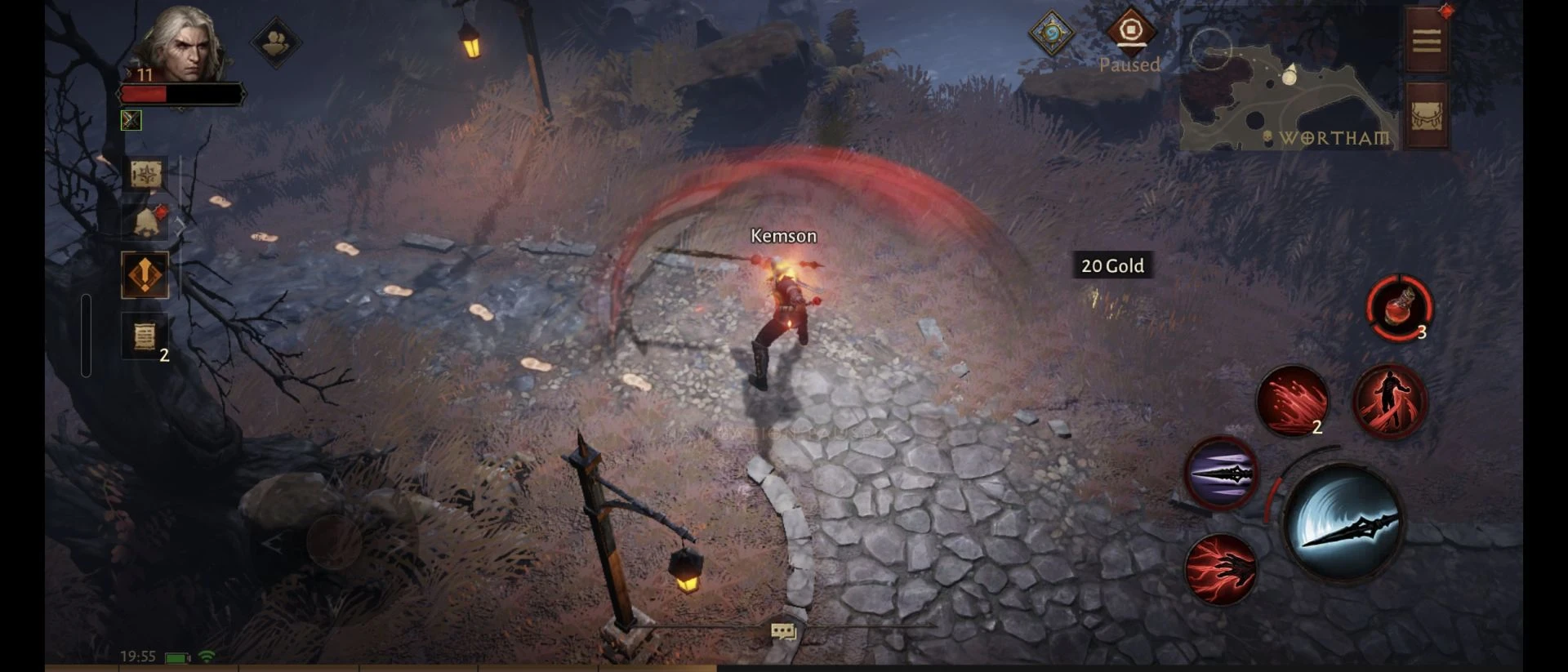
Task: Open the chat speech bubble
Action: [782, 631]
